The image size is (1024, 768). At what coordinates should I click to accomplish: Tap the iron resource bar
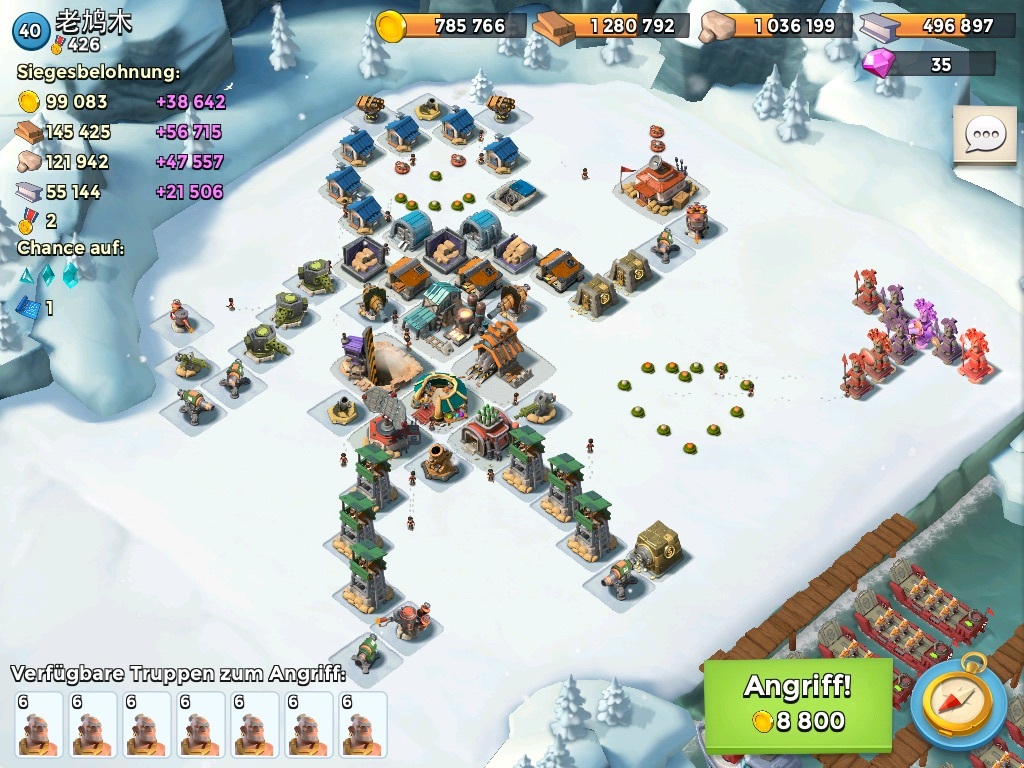936,26
